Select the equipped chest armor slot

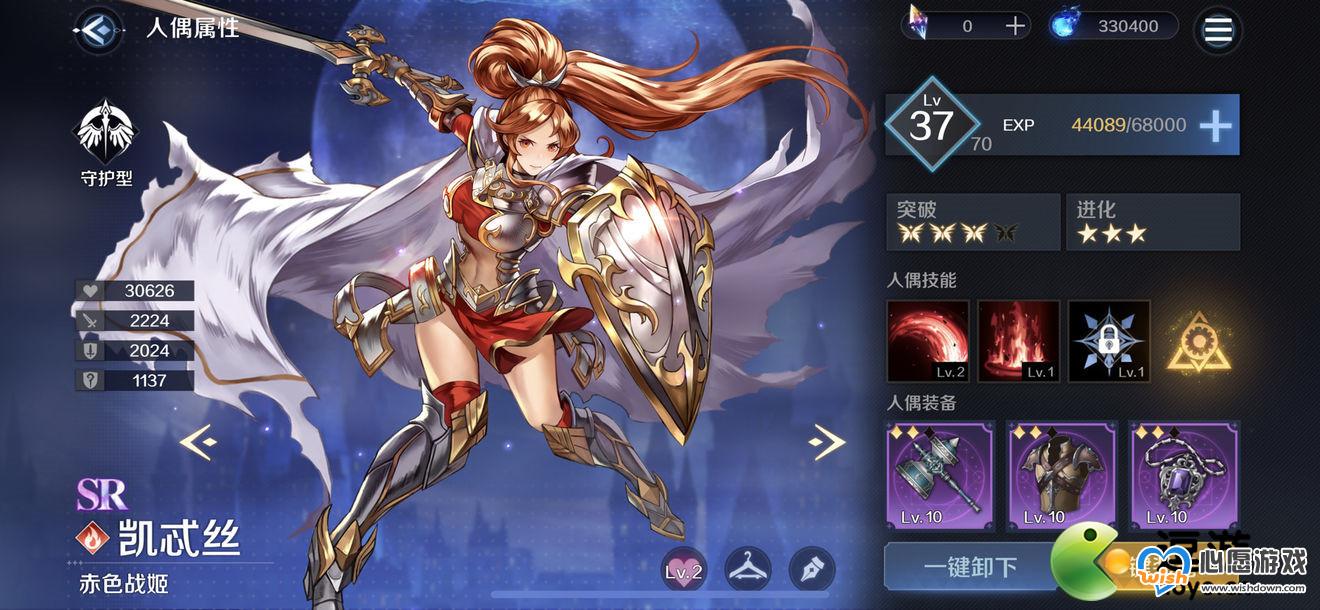pos(1062,476)
